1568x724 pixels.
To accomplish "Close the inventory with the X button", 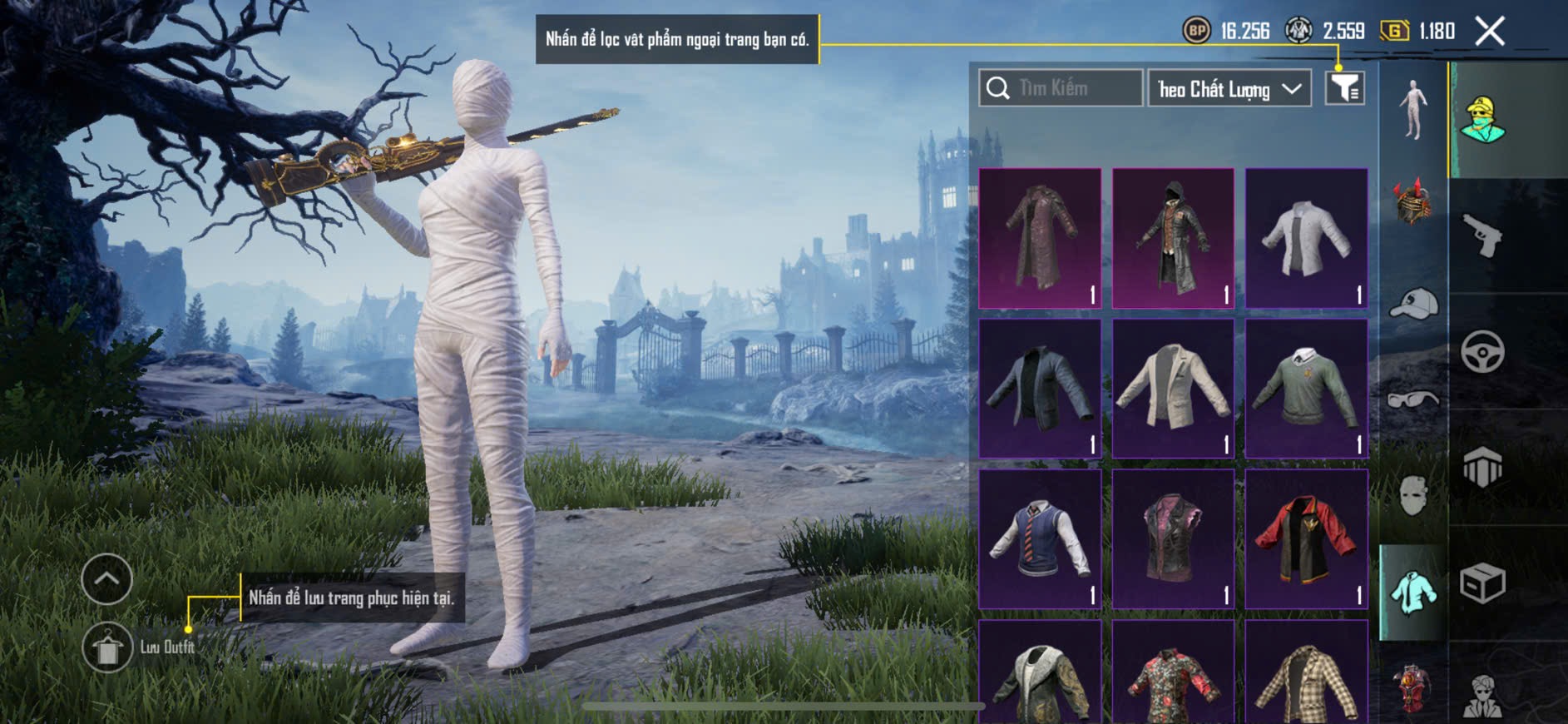I will (x=1489, y=32).
